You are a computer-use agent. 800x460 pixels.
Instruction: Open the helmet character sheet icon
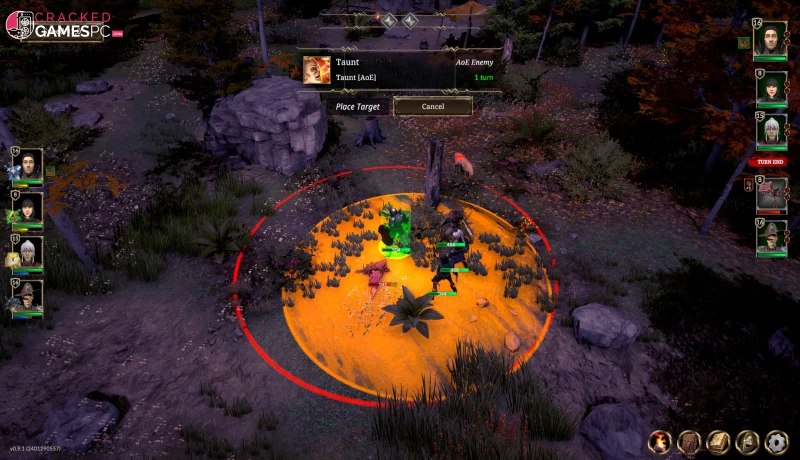pyautogui.click(x=747, y=441)
